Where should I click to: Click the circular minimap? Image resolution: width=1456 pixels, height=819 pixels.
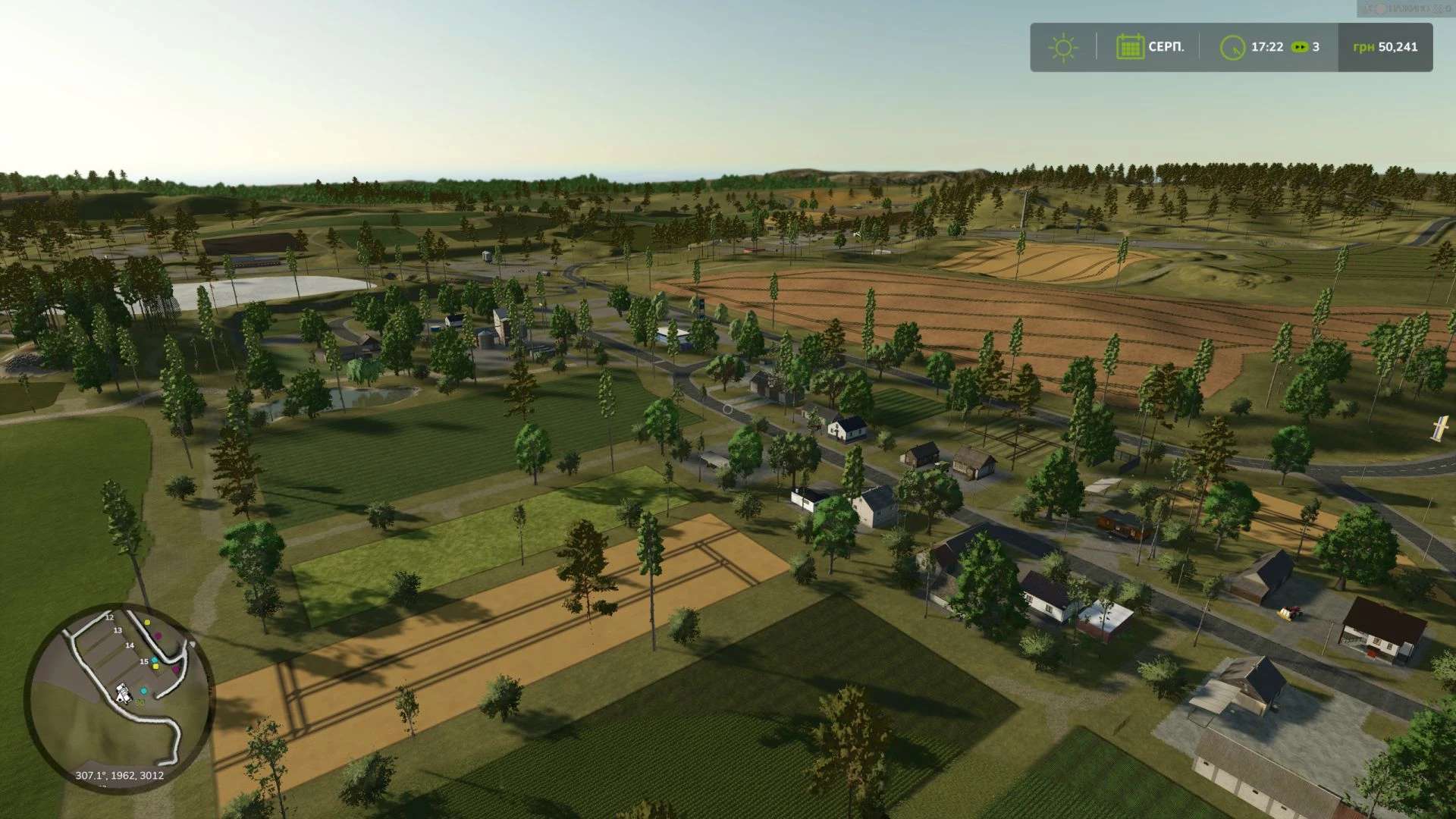pyautogui.click(x=119, y=698)
